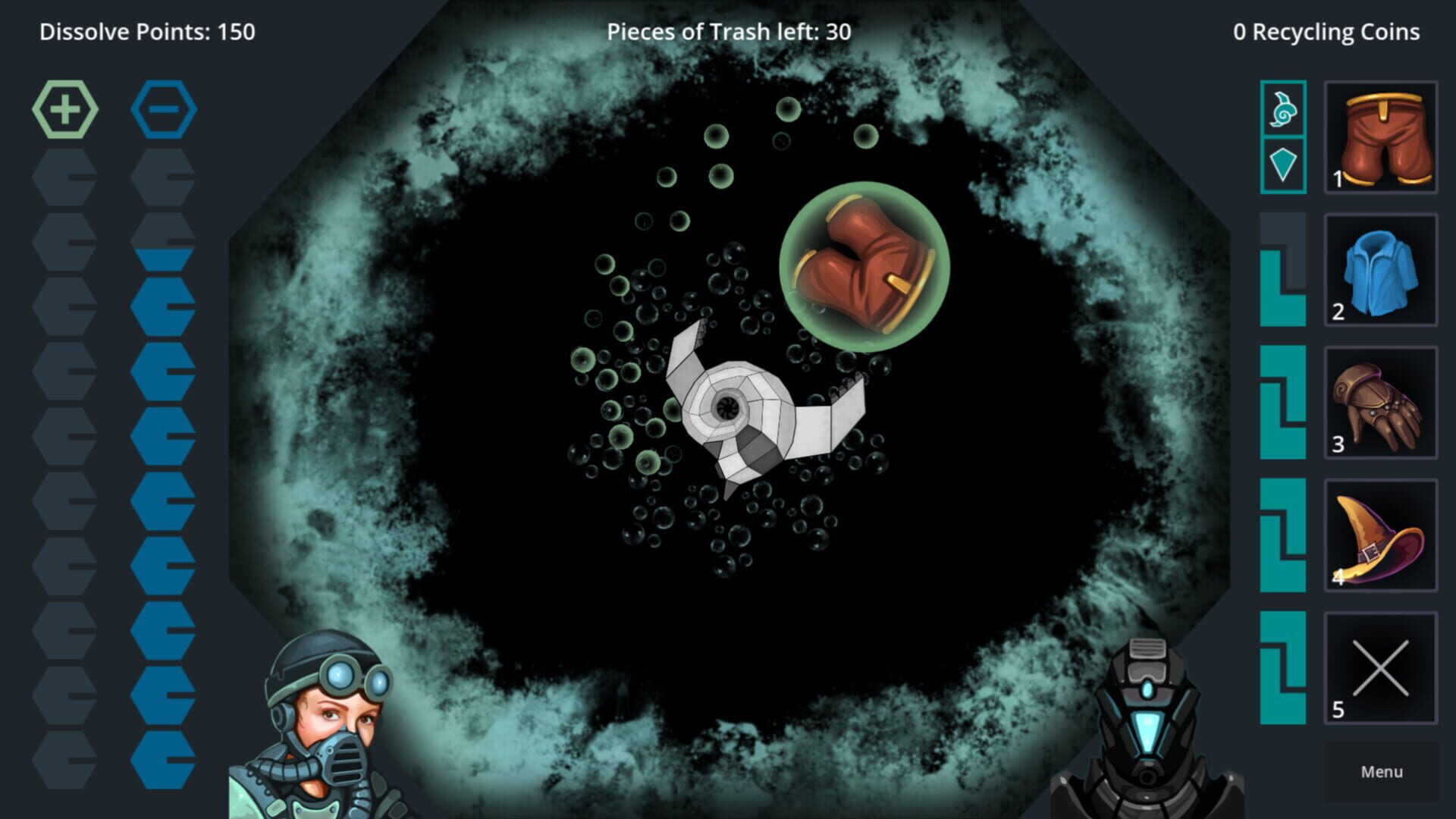Click the Pieces of Trash counter header
Image resolution: width=1456 pixels, height=819 pixels.
(x=728, y=32)
